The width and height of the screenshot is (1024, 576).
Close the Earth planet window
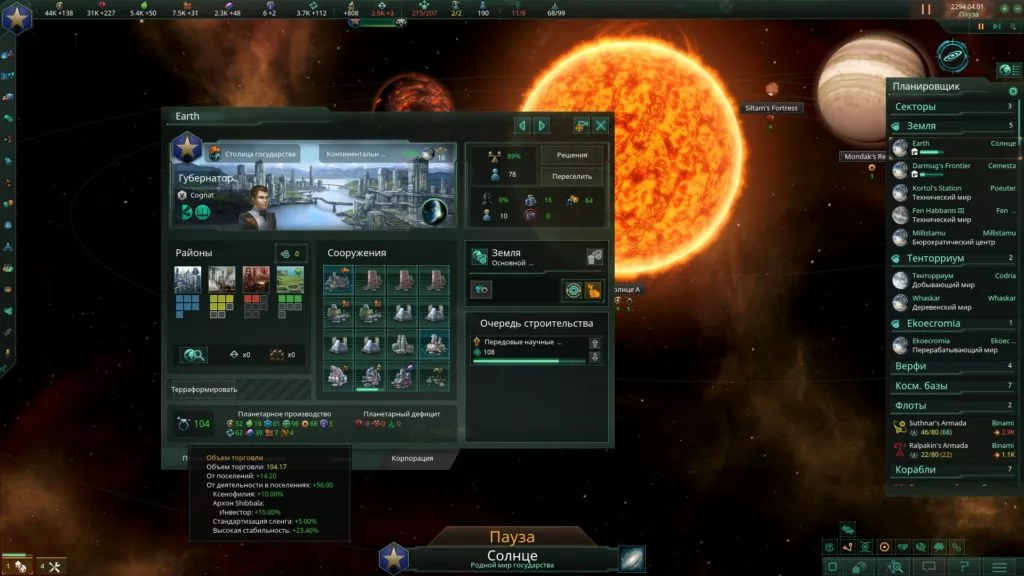coord(601,125)
